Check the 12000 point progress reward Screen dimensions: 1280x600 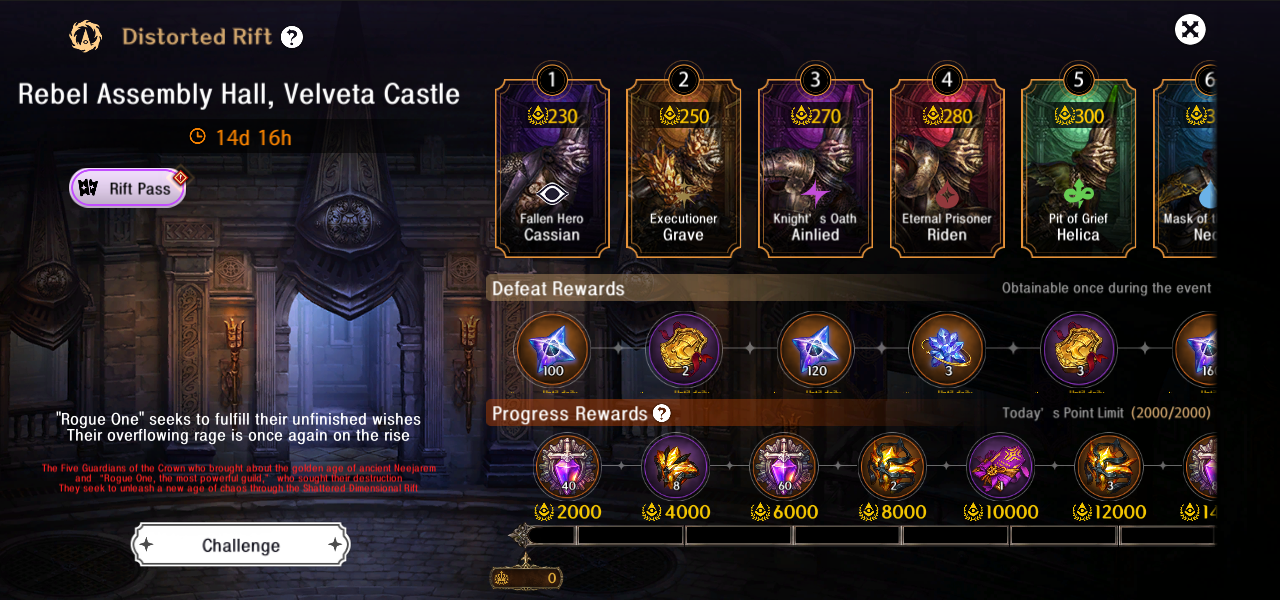(x=1108, y=467)
